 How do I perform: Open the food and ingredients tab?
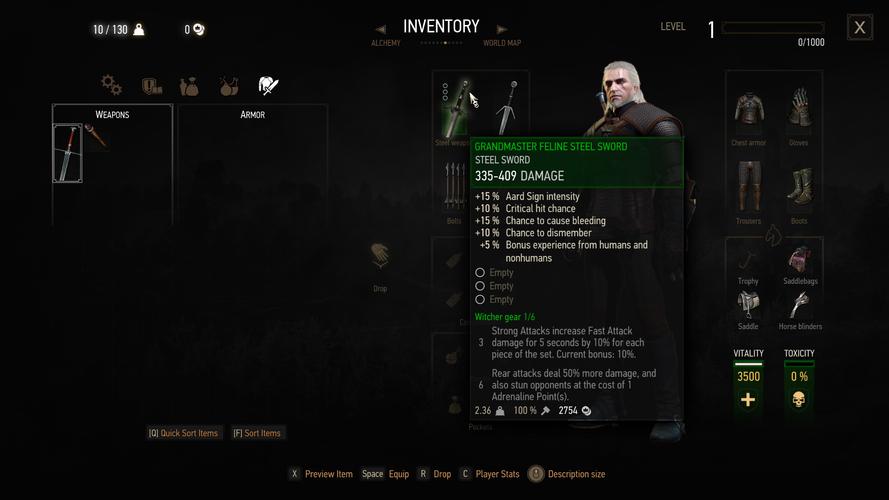[229, 85]
